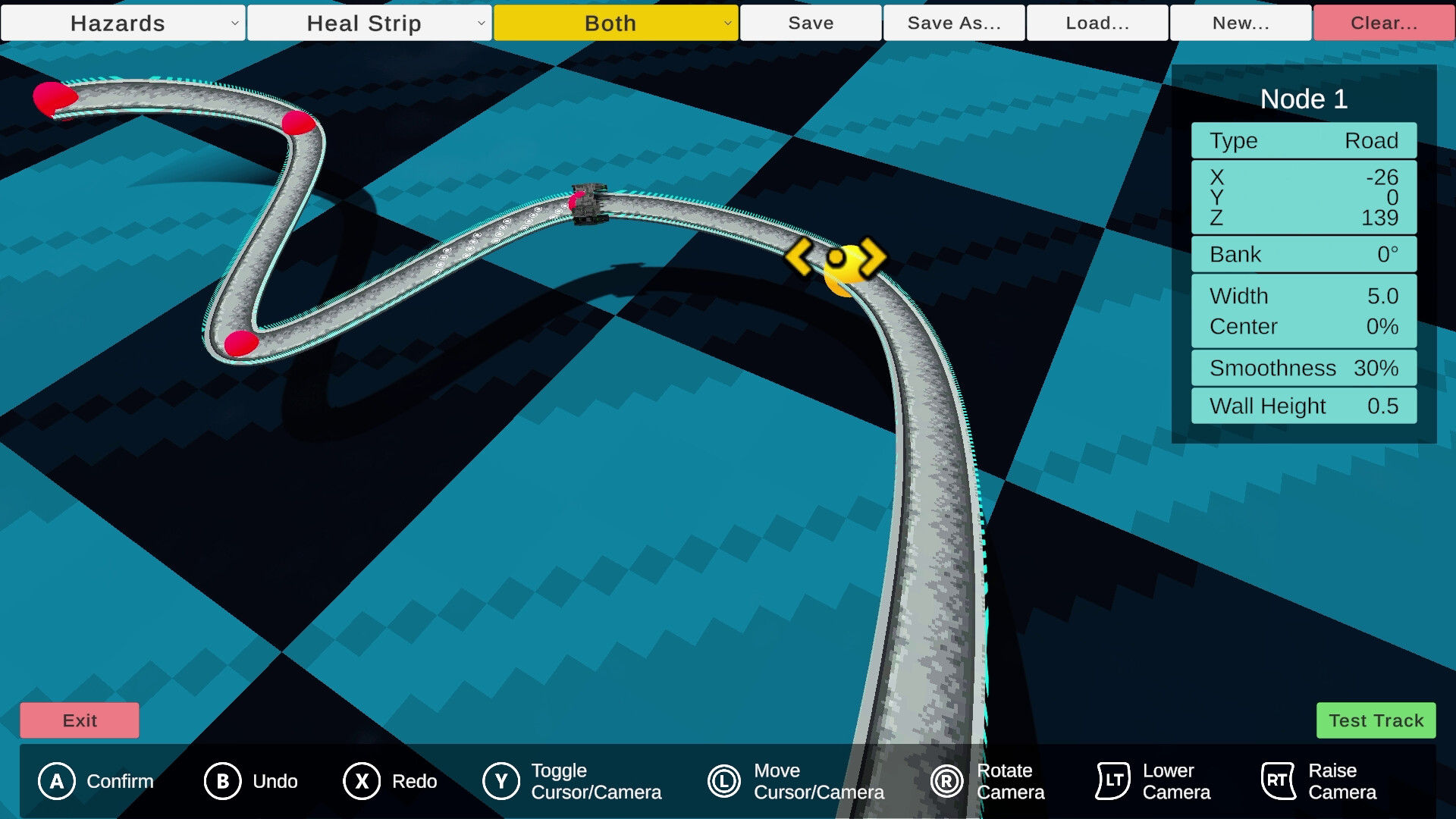Click the A Confirm button icon
Image resolution: width=1456 pixels, height=819 pixels.
56,781
